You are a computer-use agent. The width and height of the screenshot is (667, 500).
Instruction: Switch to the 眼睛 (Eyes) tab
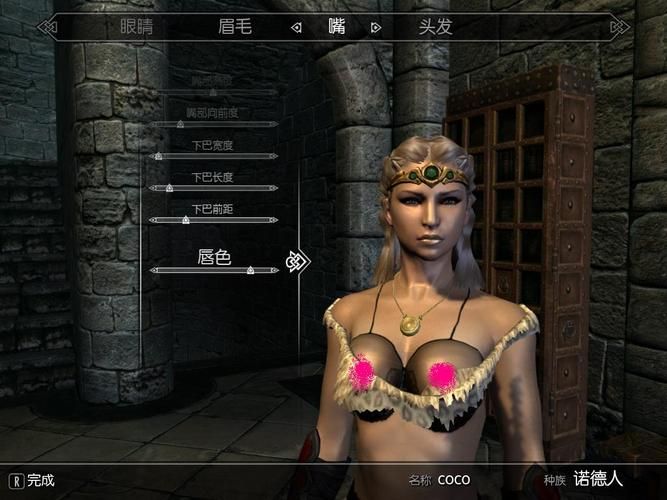click(x=137, y=27)
